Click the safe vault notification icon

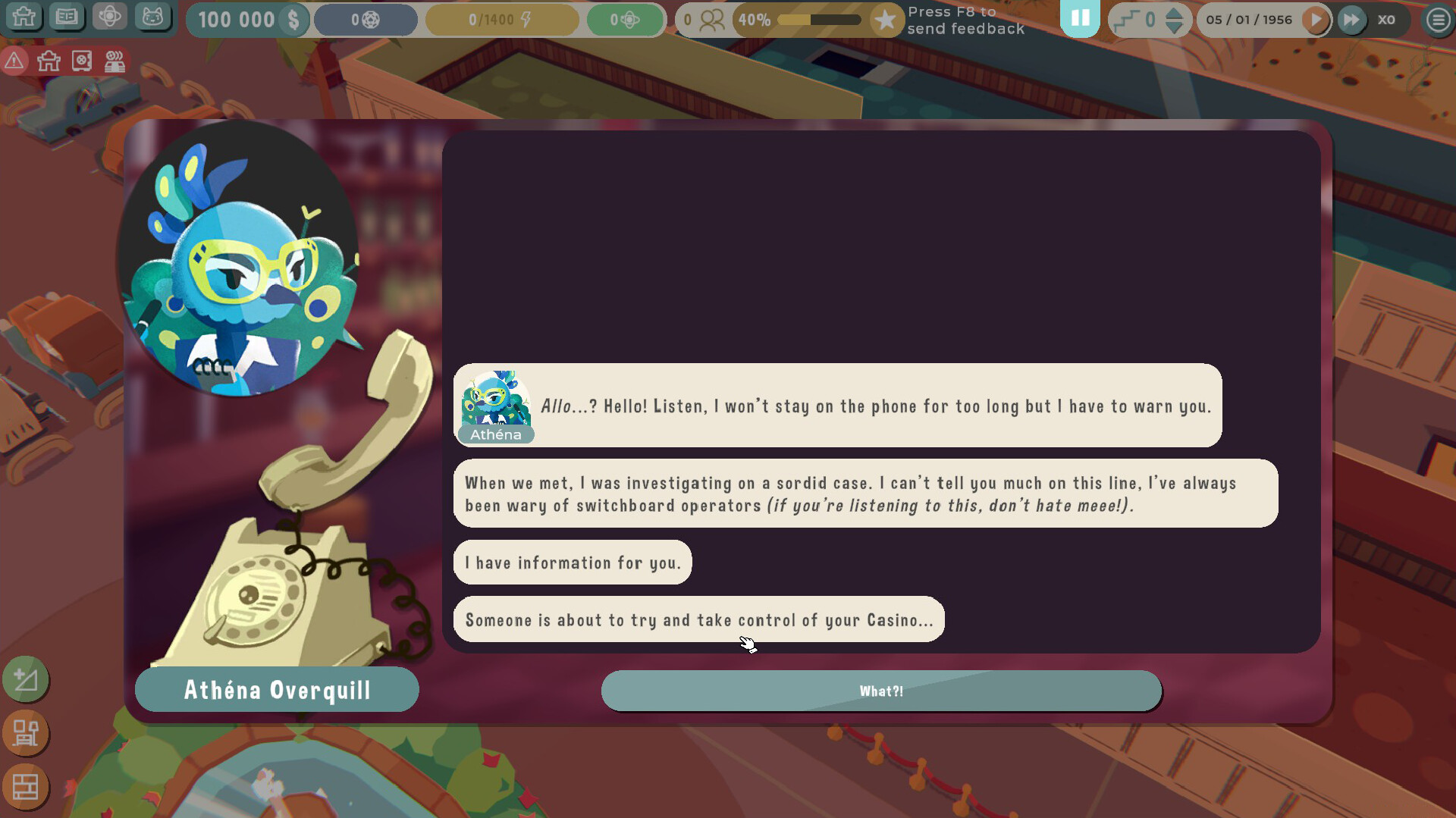pyautogui.click(x=83, y=61)
